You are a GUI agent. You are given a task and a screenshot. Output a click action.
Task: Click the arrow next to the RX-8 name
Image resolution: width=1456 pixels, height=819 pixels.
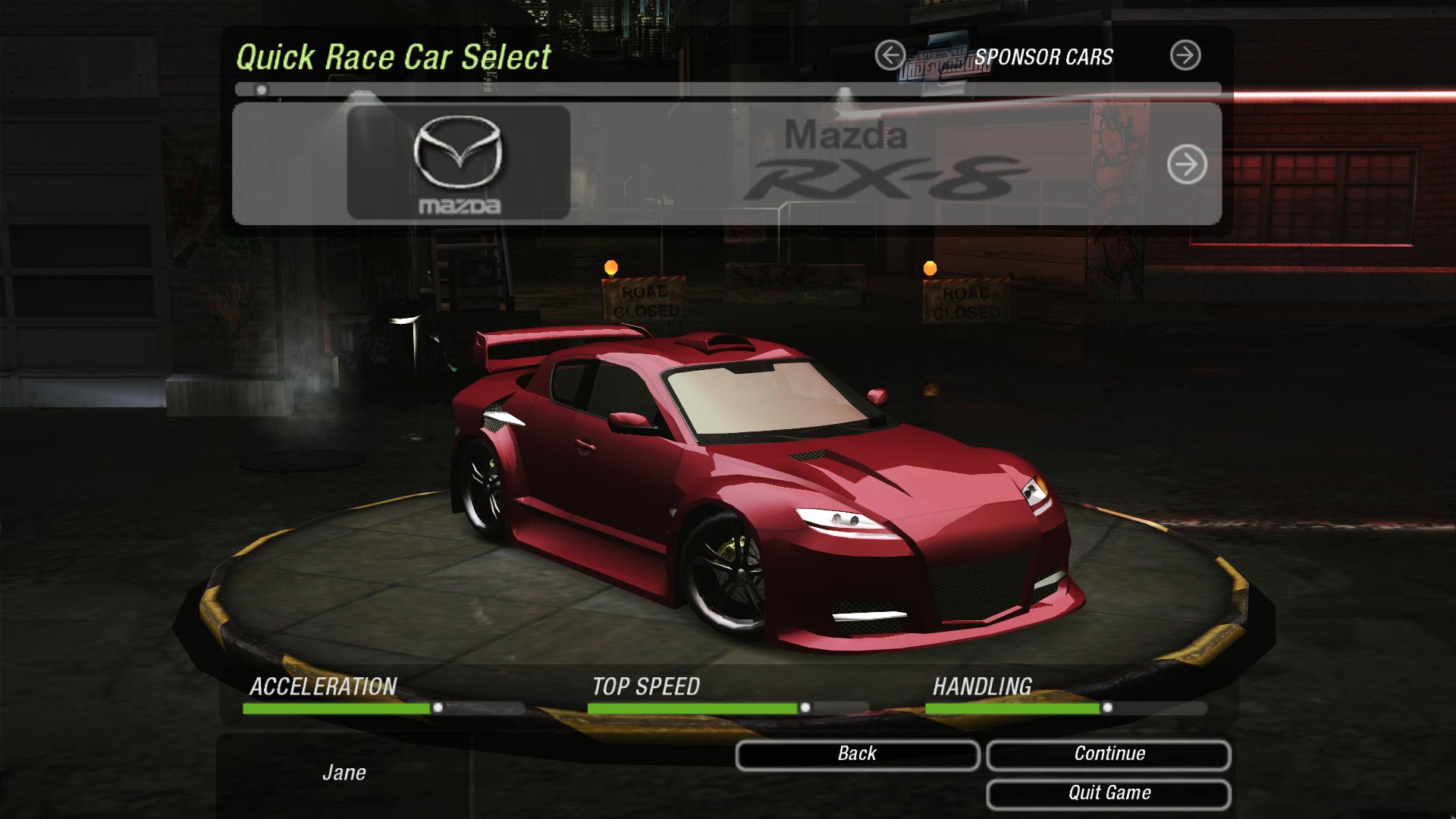pyautogui.click(x=1188, y=163)
